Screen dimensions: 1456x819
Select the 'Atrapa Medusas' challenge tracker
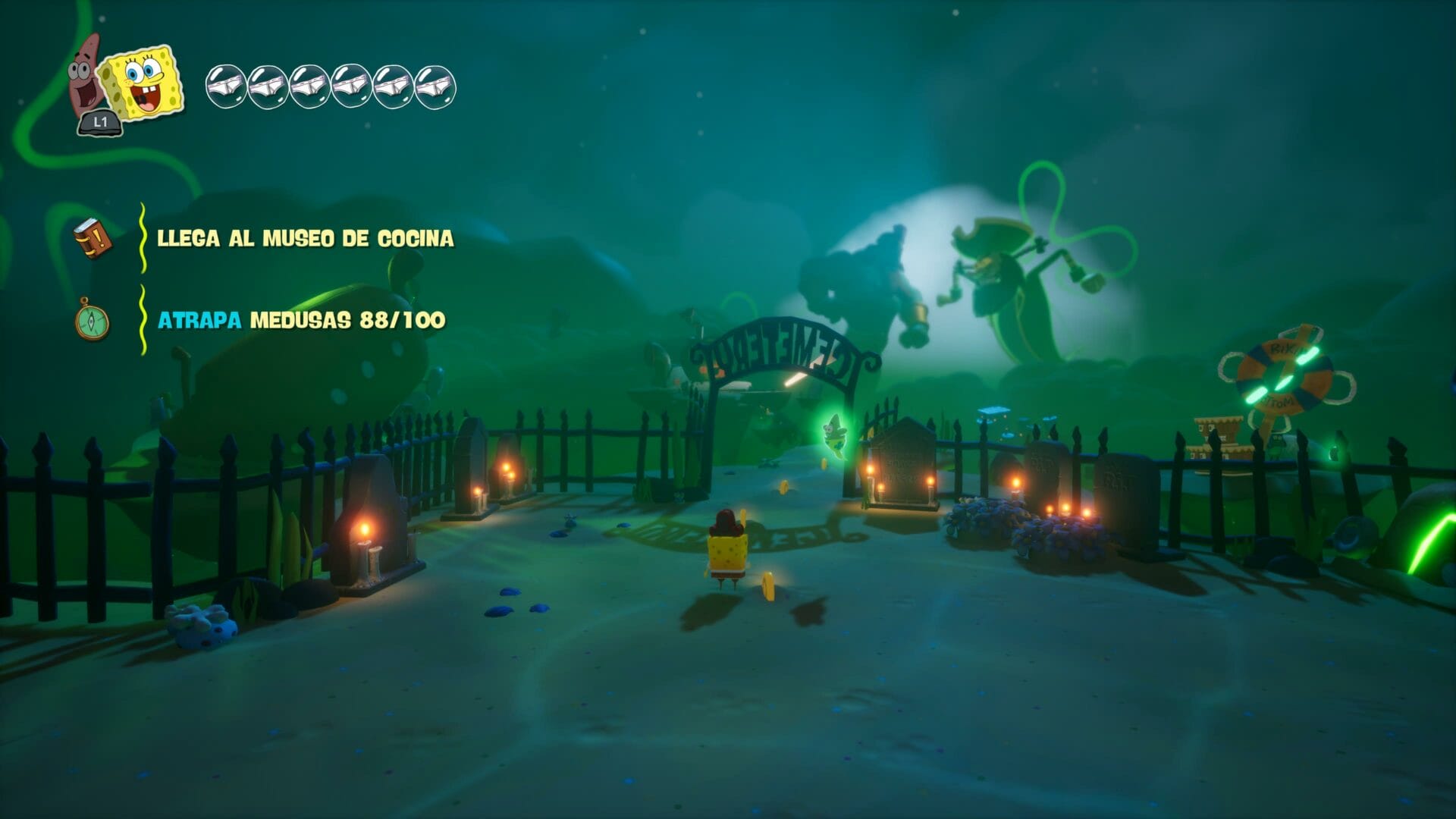(301, 320)
